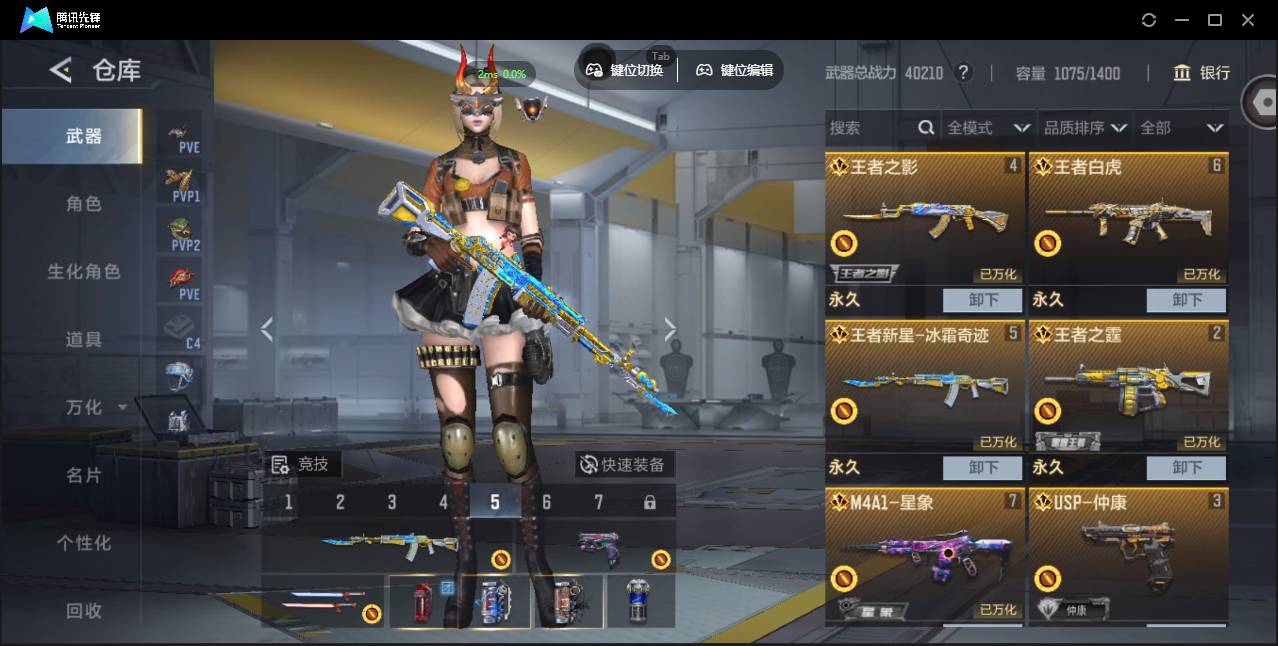This screenshot has width=1278, height=646.
Task: Show the 武器总战力 help tooltip
Action: point(963,73)
